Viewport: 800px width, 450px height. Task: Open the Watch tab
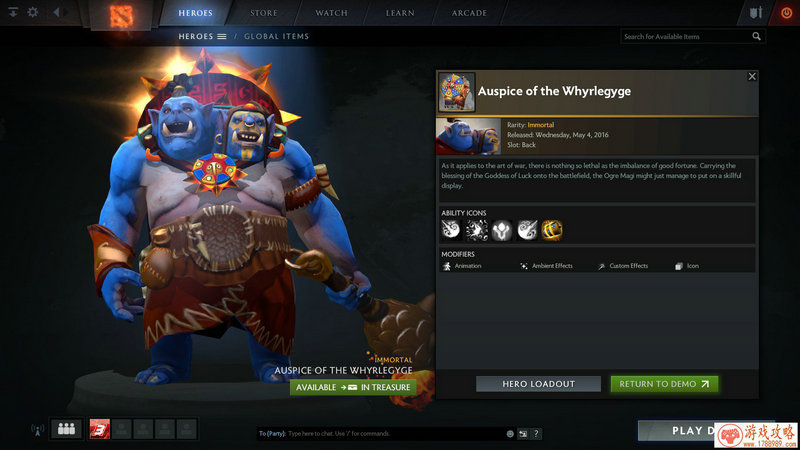click(331, 13)
